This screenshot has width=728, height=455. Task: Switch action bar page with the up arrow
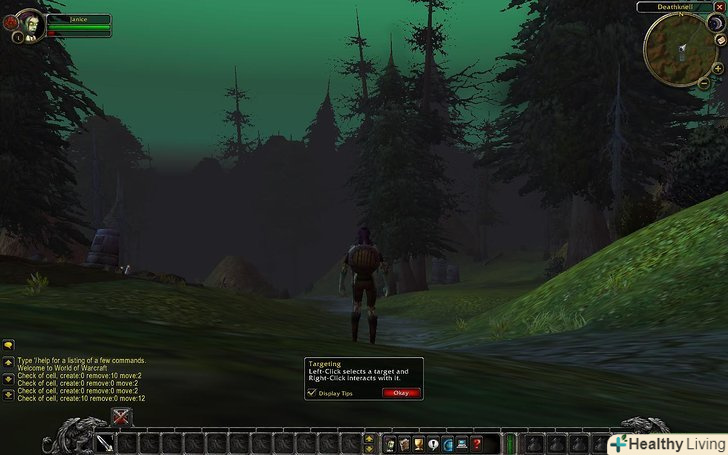(371, 437)
